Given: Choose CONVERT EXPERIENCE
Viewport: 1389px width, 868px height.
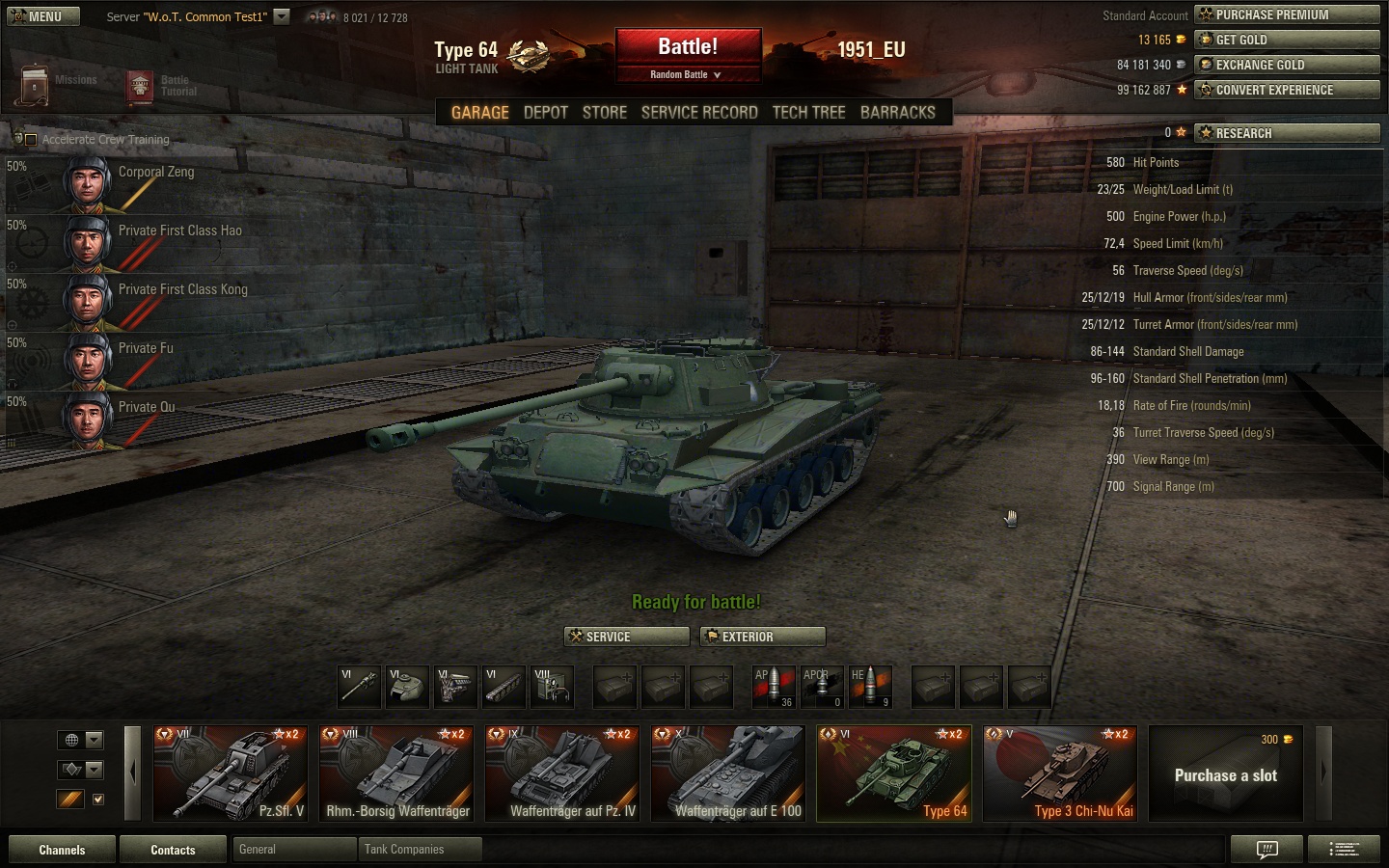Looking at the screenshot, I should point(1287,90).
